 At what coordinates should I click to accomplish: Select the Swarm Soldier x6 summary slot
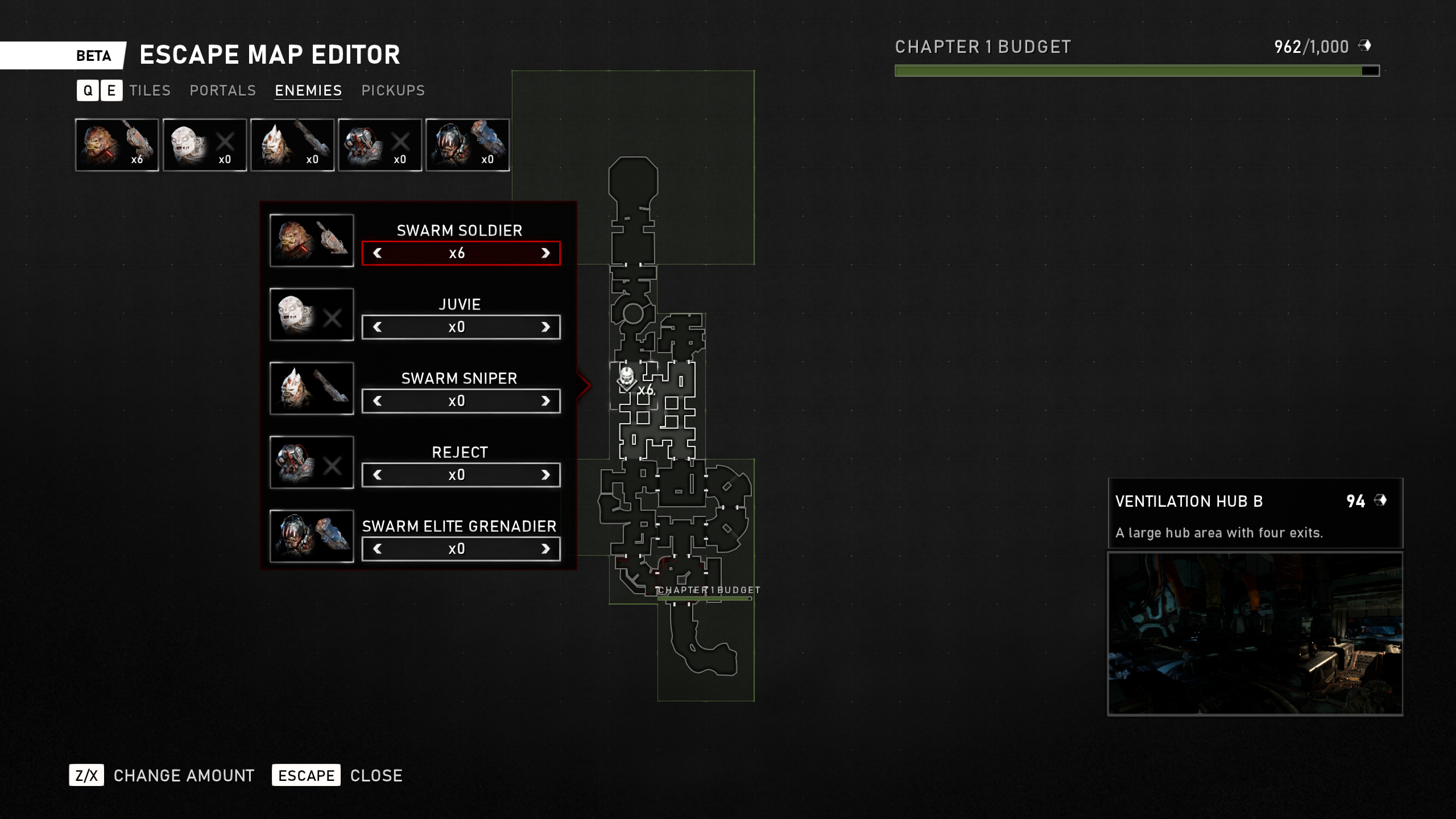(x=117, y=145)
